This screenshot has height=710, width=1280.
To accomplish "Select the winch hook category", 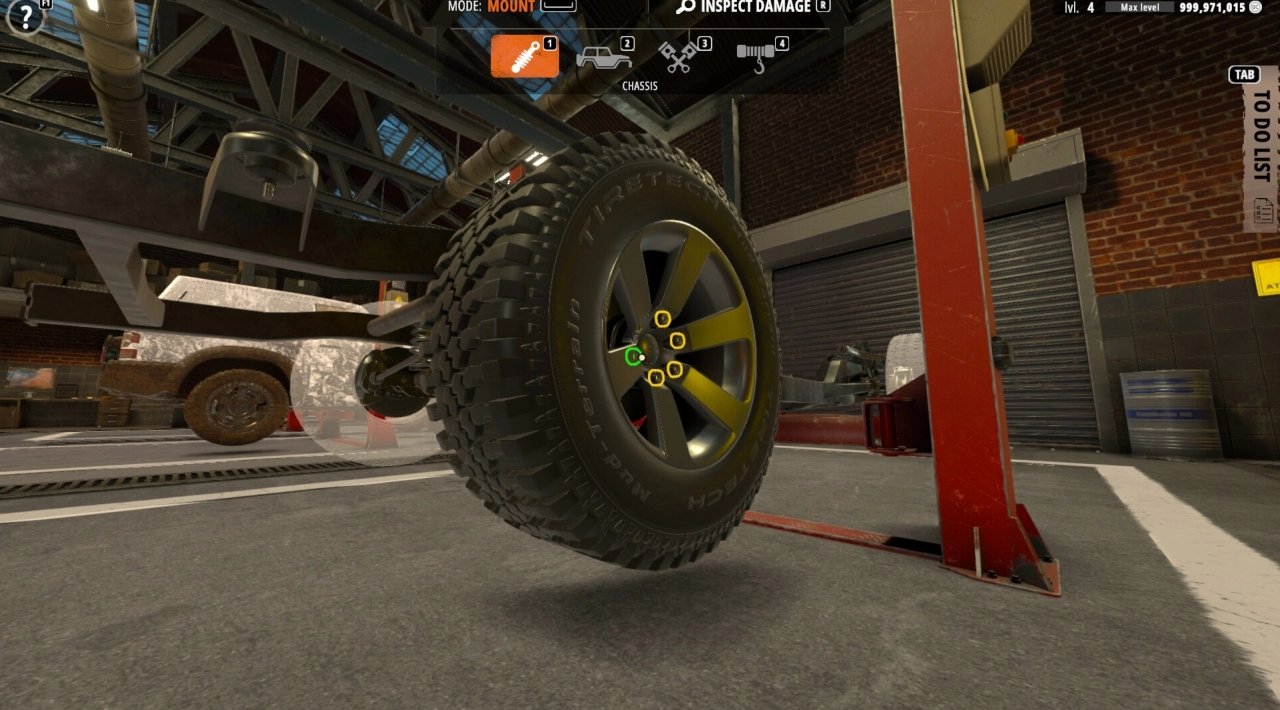I will tap(758, 57).
